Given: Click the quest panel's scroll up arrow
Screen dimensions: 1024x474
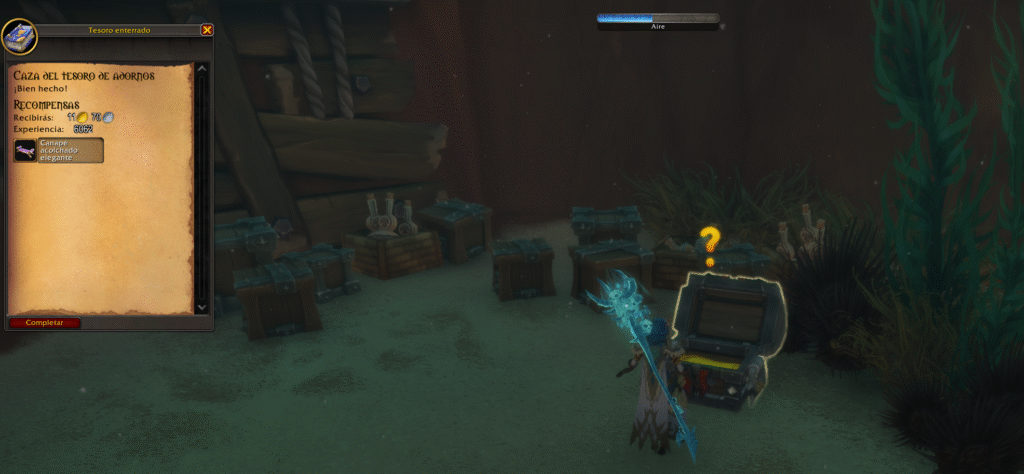Looking at the screenshot, I should point(202,69).
